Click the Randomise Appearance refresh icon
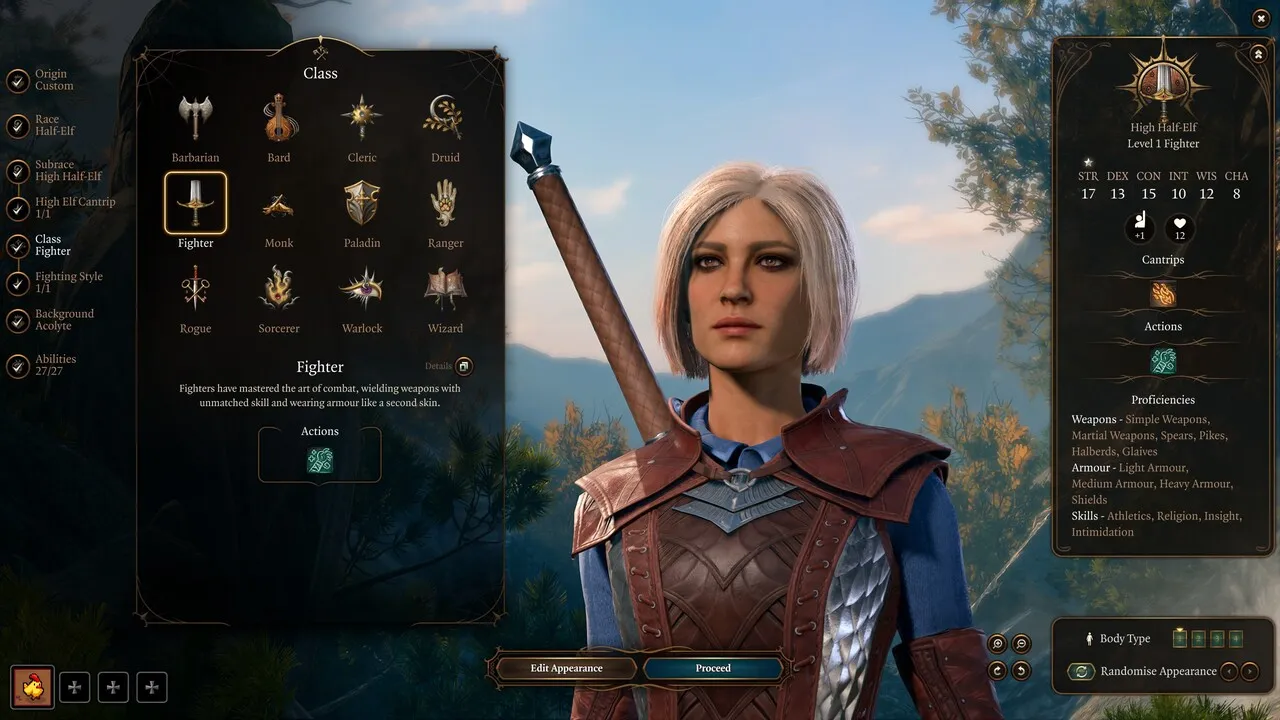The width and height of the screenshot is (1280, 720). click(1081, 671)
